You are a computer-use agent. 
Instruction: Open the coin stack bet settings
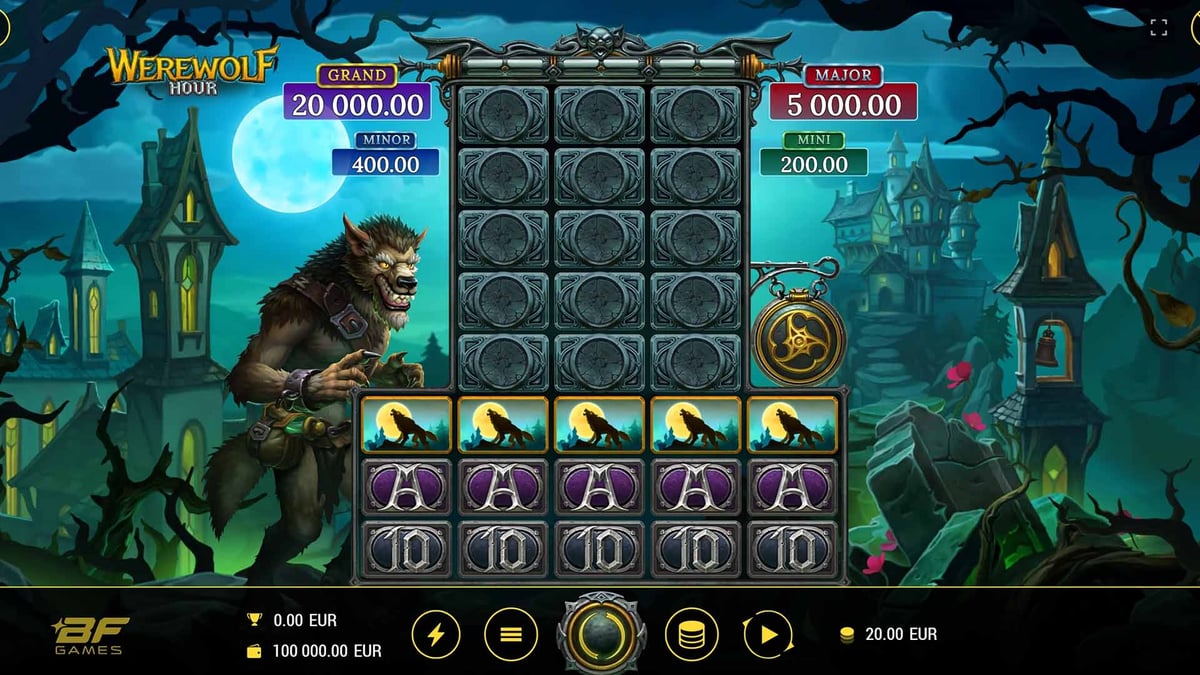tap(691, 634)
